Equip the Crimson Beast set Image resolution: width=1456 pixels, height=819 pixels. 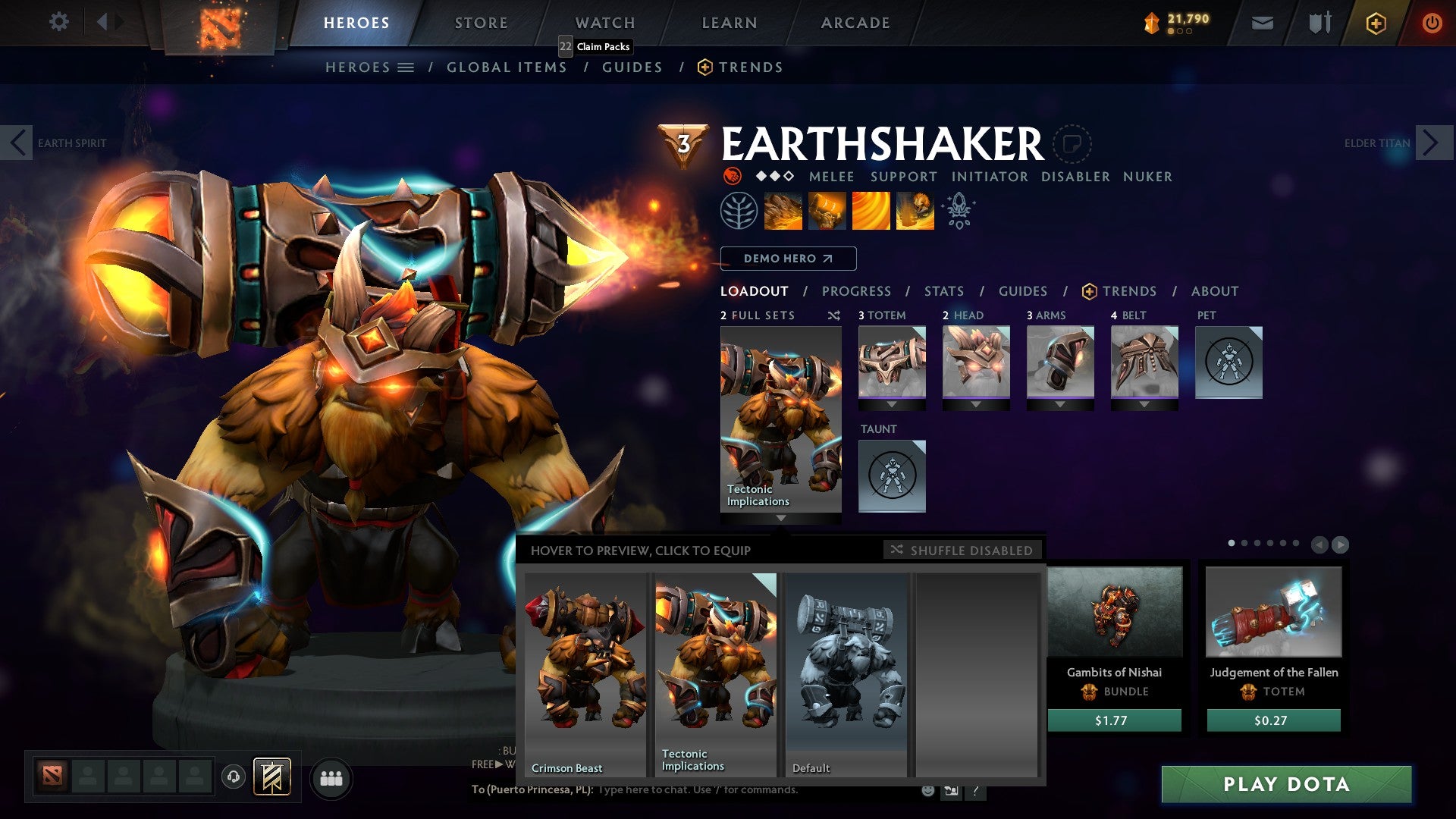pos(585,673)
